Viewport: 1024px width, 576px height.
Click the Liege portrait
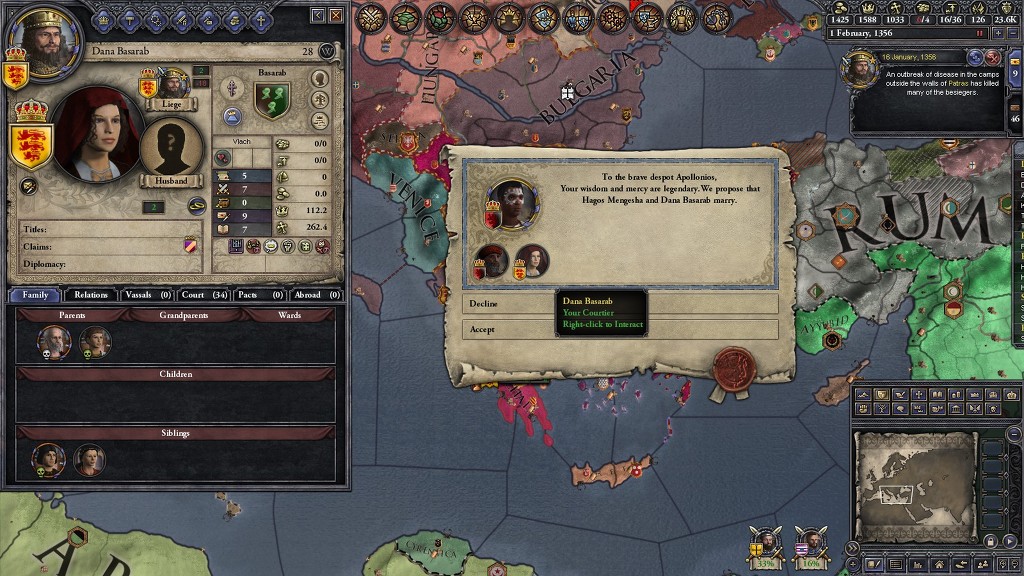172,85
